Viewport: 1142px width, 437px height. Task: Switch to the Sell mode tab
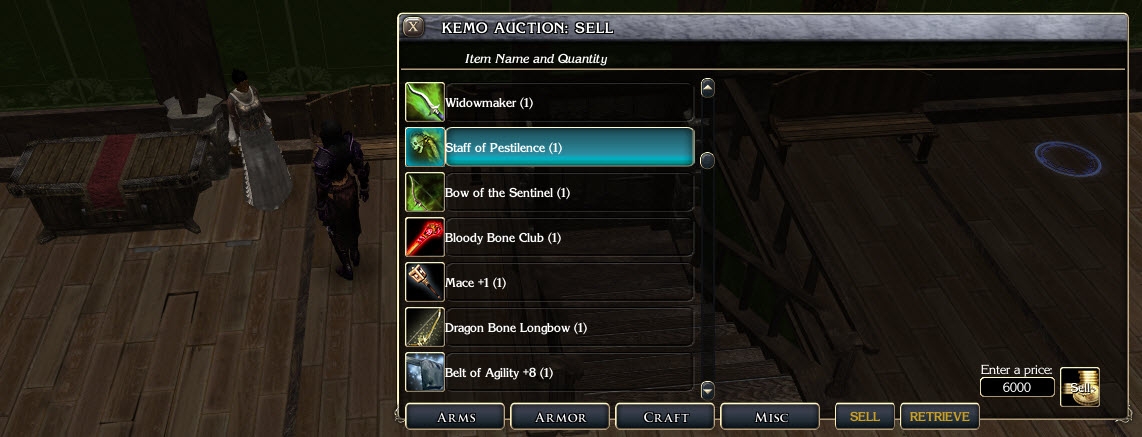865,416
